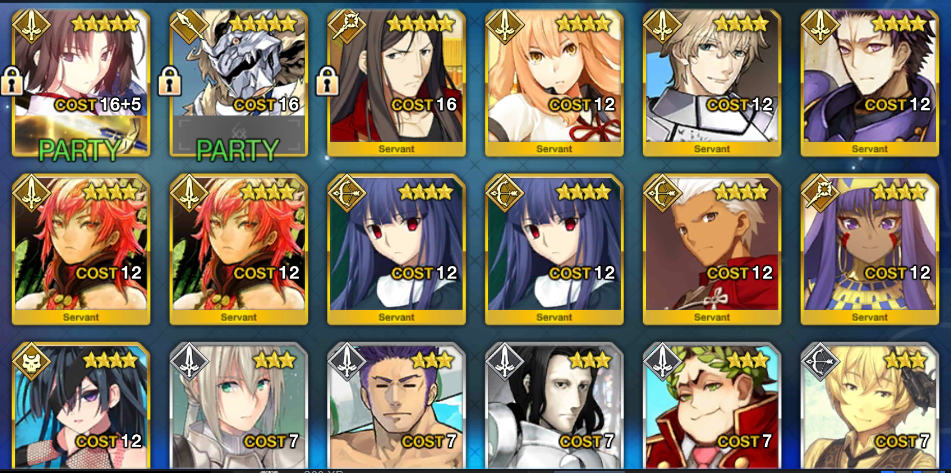Choose the black-haired woman with purple eyes
The width and height of the screenshot is (951, 473).
coord(81,410)
